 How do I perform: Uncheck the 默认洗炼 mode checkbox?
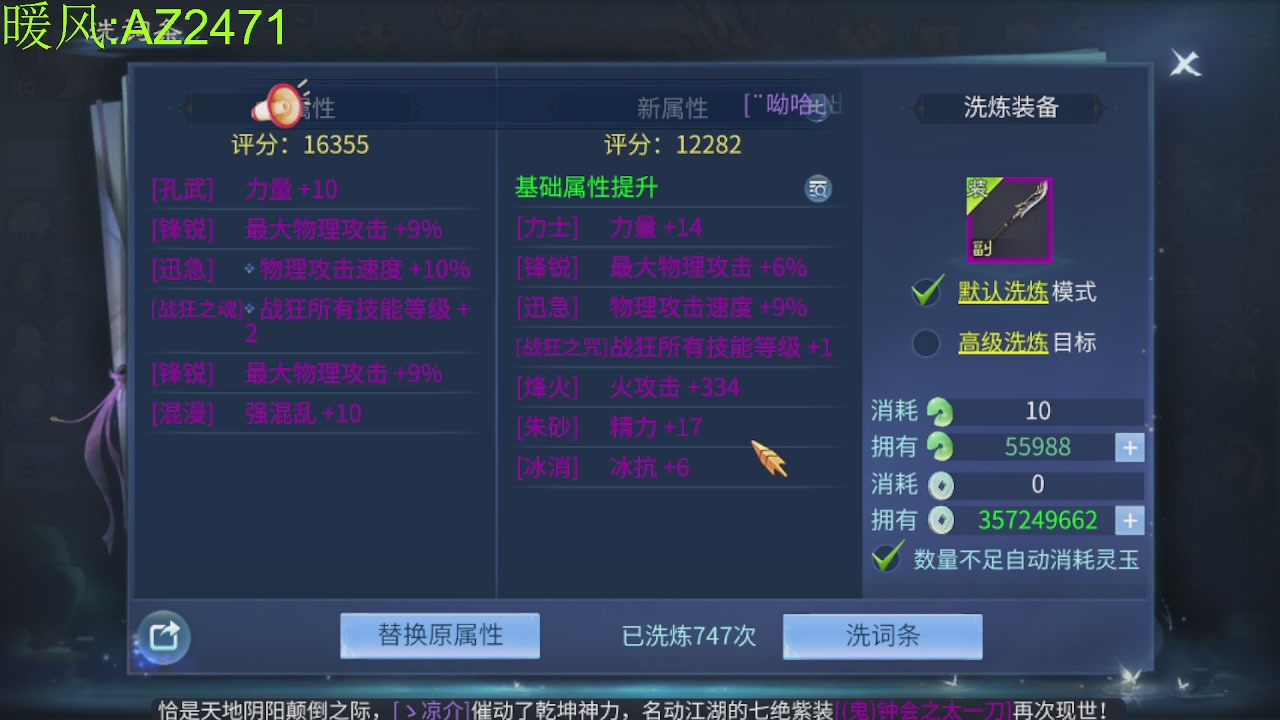pyautogui.click(x=925, y=294)
